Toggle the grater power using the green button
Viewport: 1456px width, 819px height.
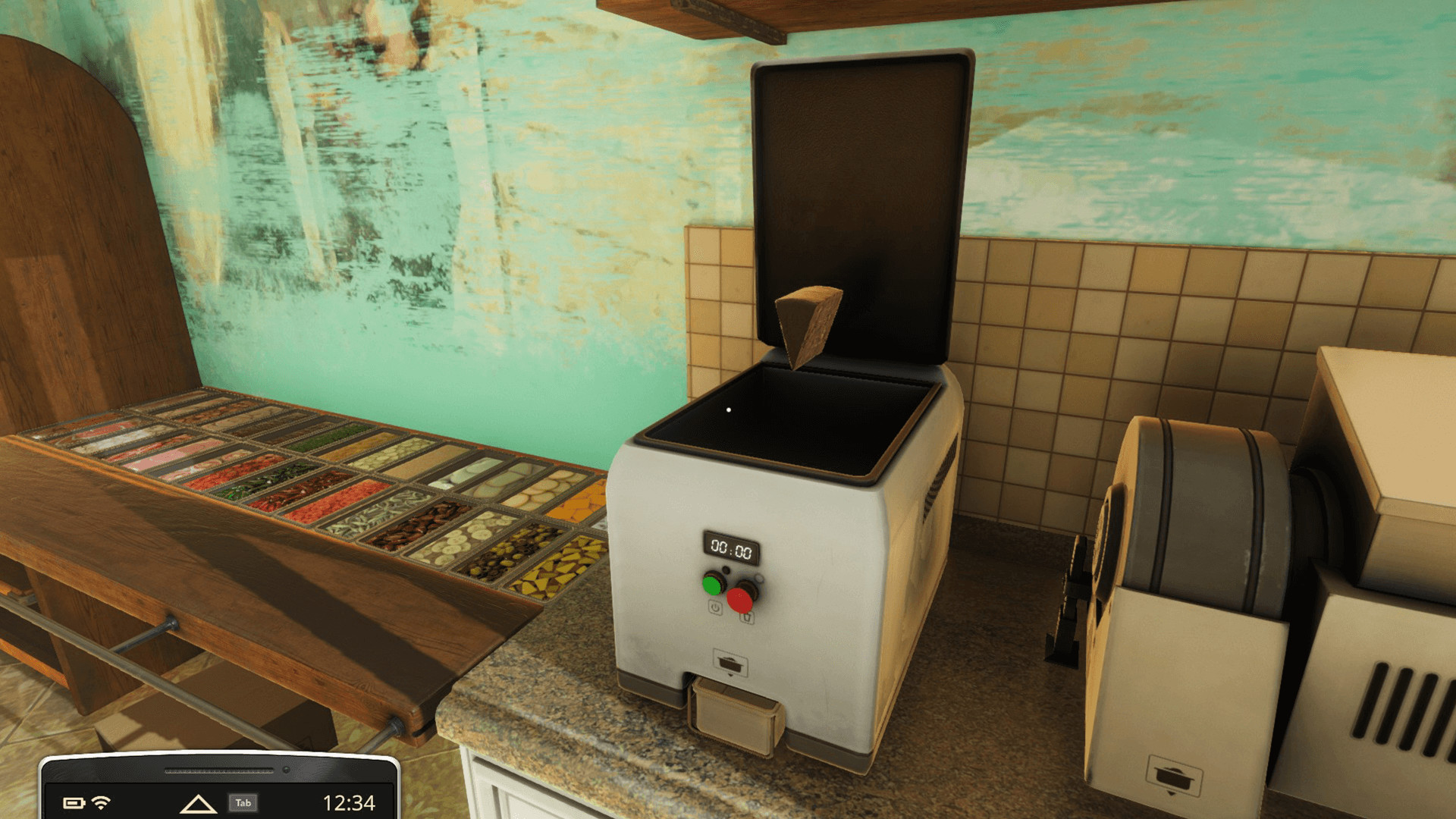711,585
